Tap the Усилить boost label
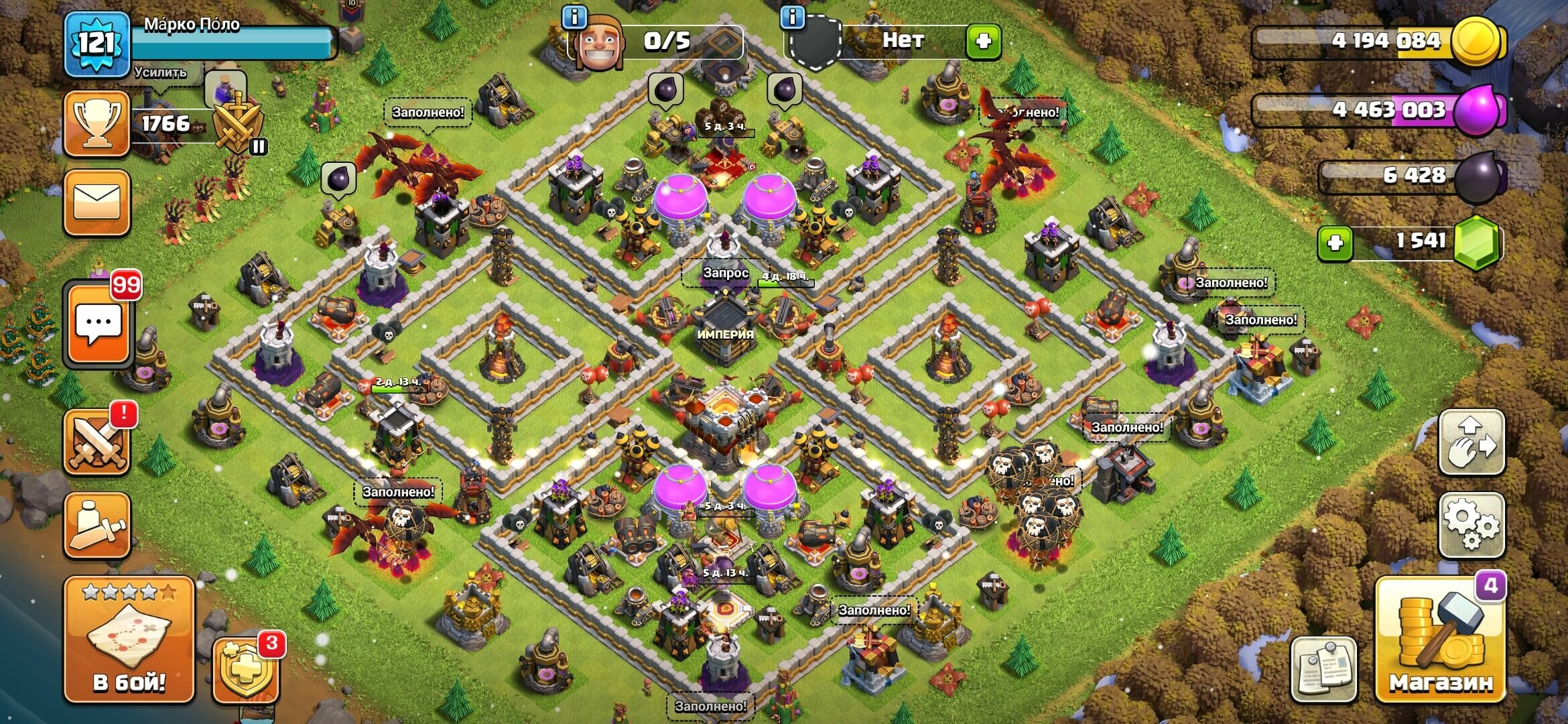This screenshot has width=1568, height=724. [160, 72]
